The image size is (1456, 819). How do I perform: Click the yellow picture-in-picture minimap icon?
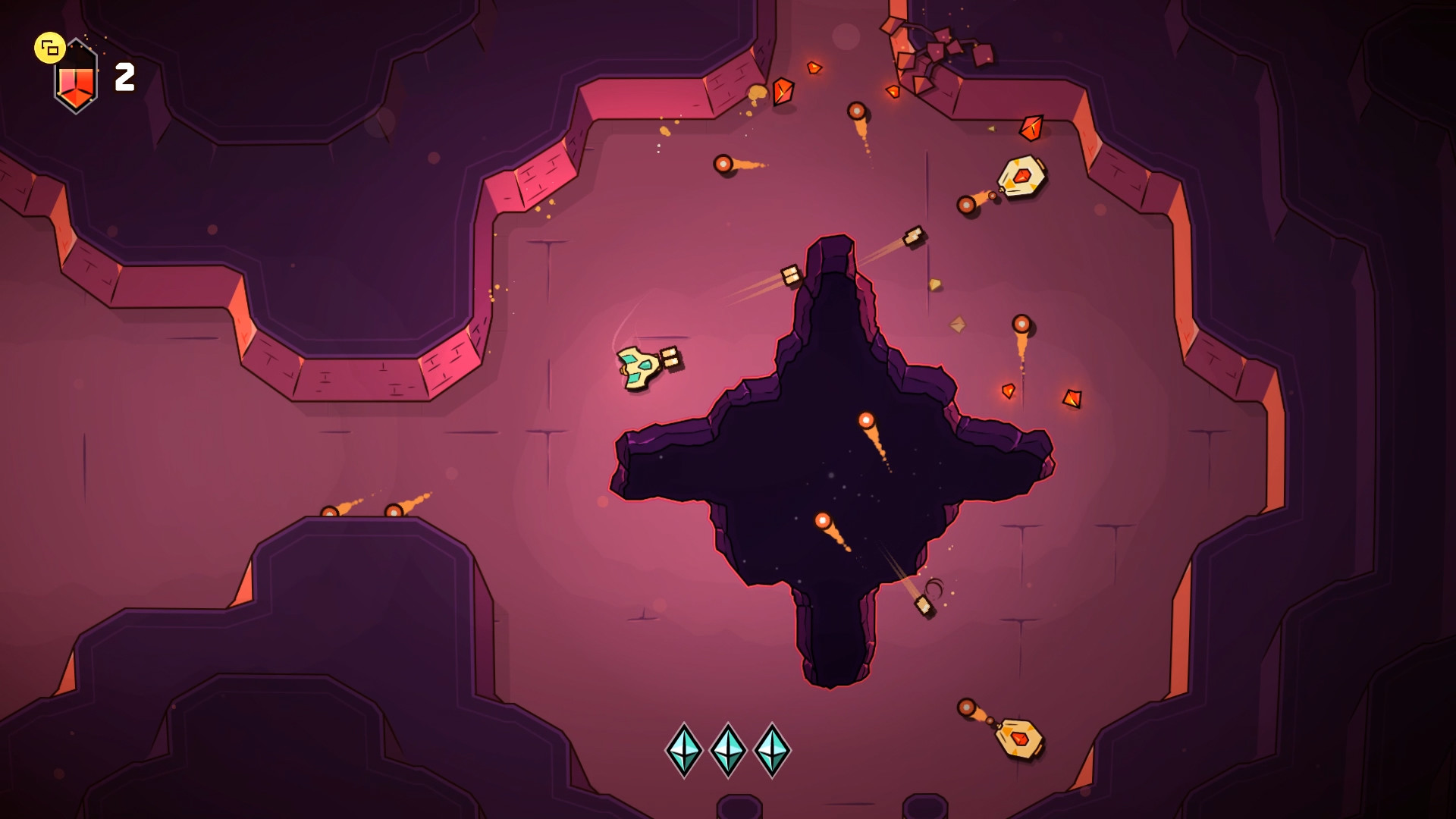tap(50, 49)
